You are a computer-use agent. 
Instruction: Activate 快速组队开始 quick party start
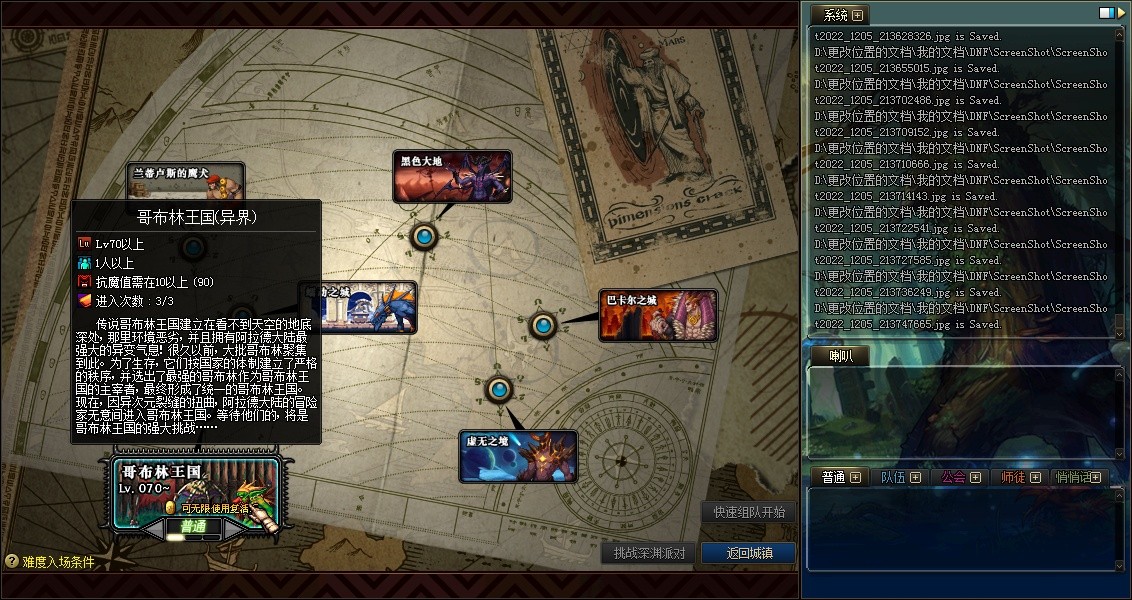click(749, 512)
